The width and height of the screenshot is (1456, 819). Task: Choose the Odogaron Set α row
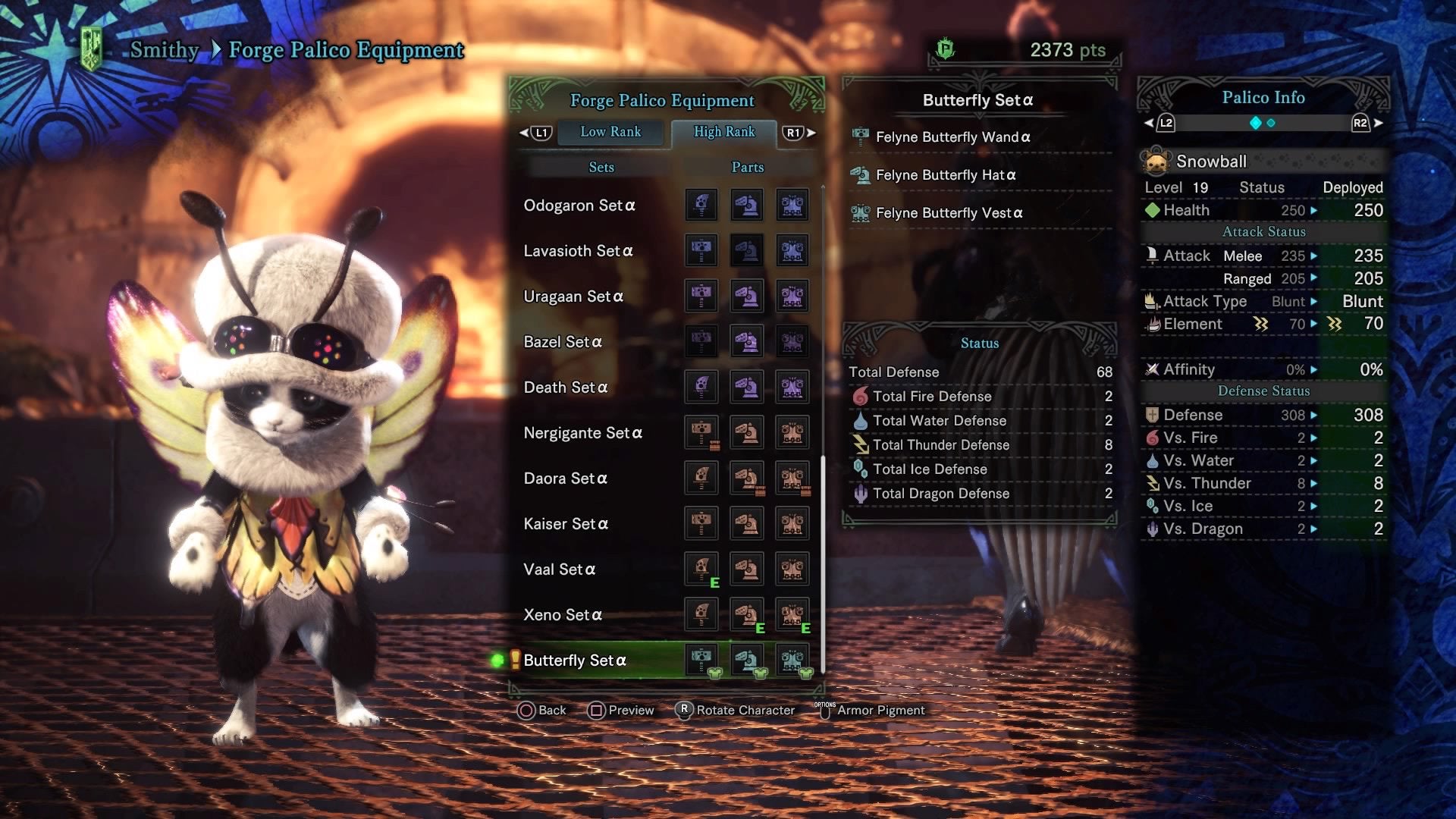tap(579, 206)
